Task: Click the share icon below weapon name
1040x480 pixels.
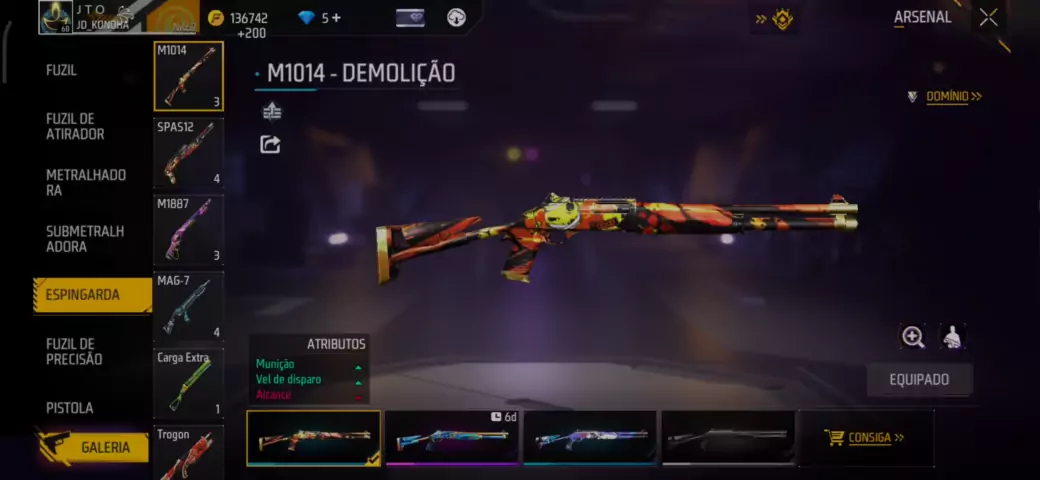Action: (x=270, y=145)
